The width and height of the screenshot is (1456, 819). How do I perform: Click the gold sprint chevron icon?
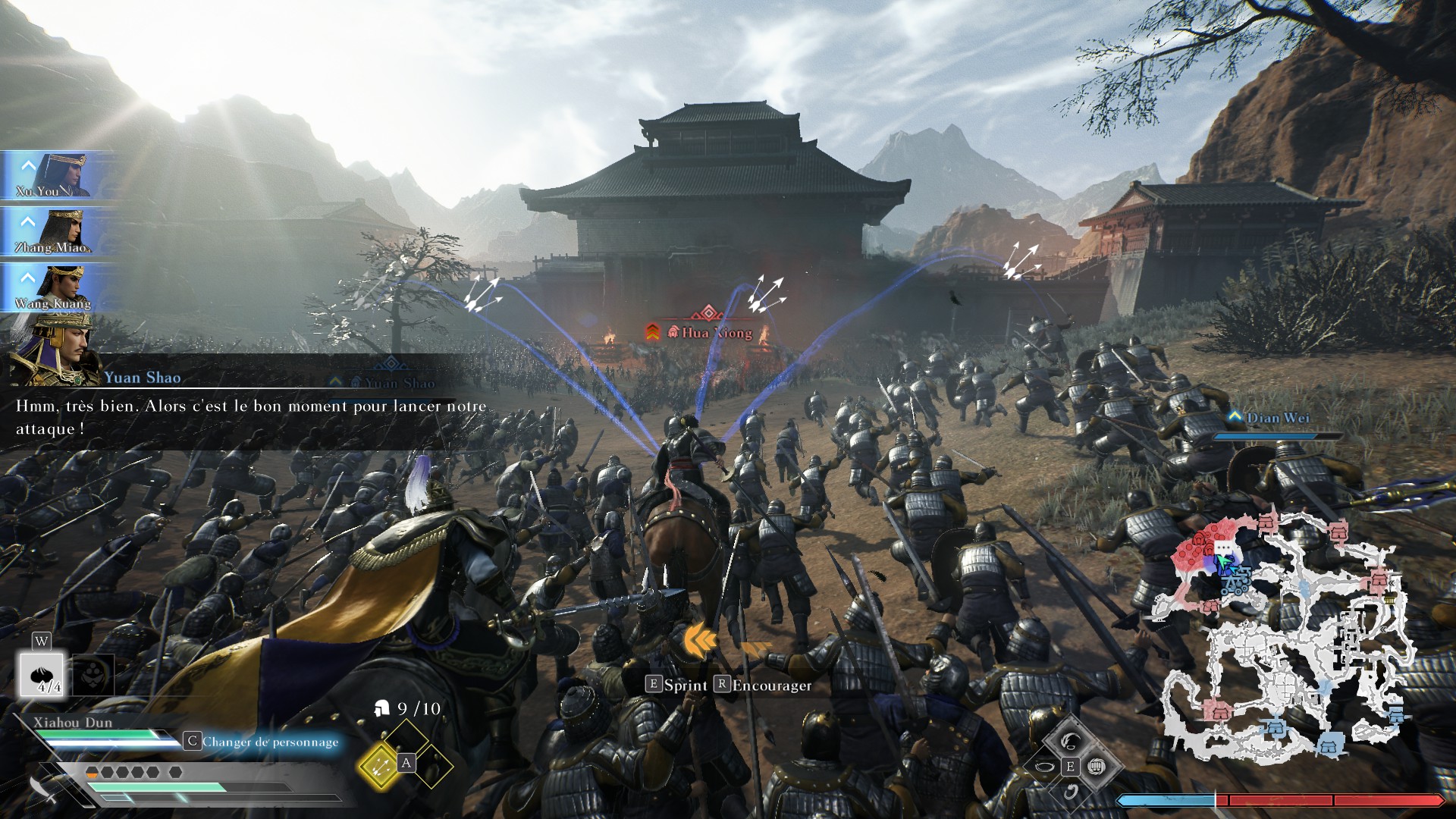point(701,642)
